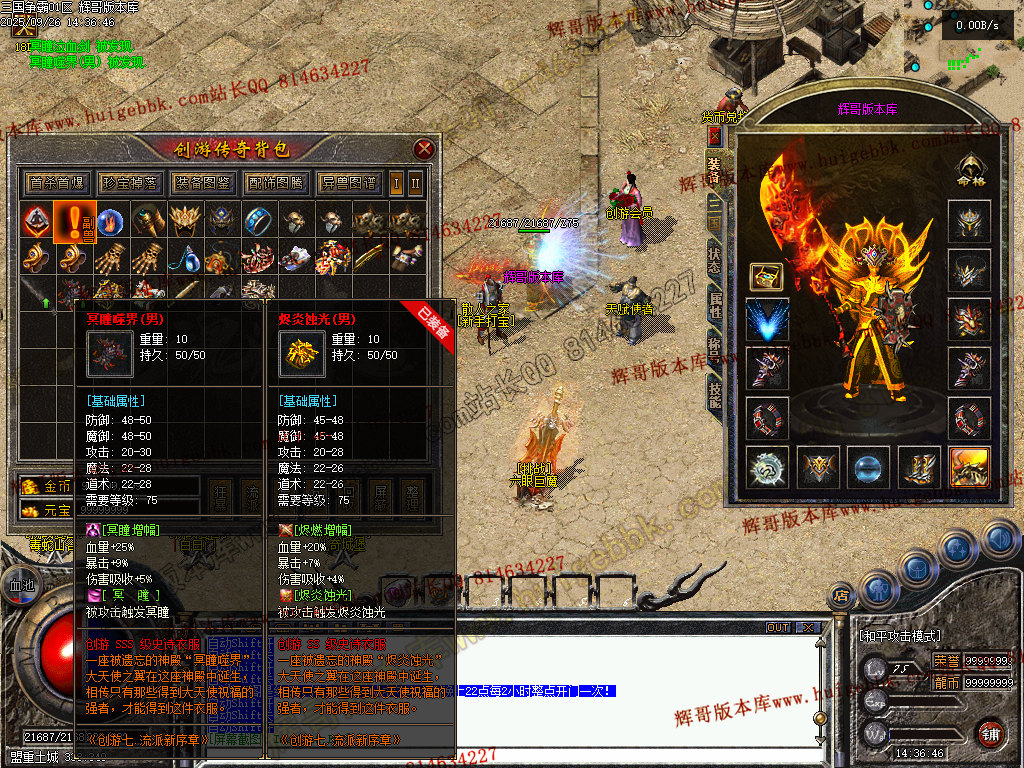Switch to bag page II

tap(416, 183)
